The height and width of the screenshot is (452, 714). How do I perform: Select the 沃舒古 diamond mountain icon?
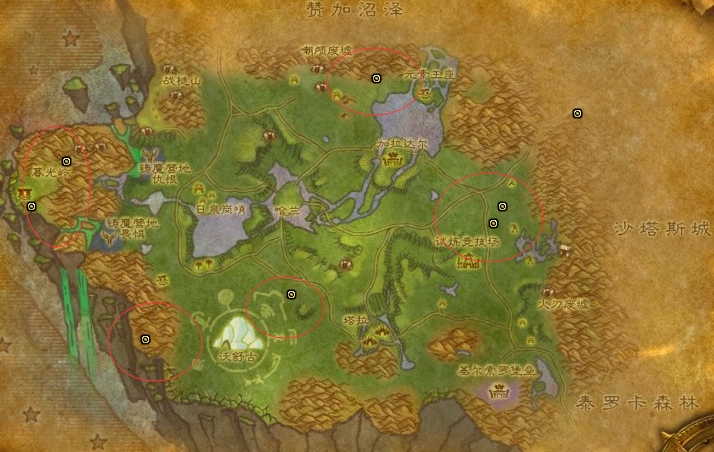pyautogui.click(x=238, y=329)
